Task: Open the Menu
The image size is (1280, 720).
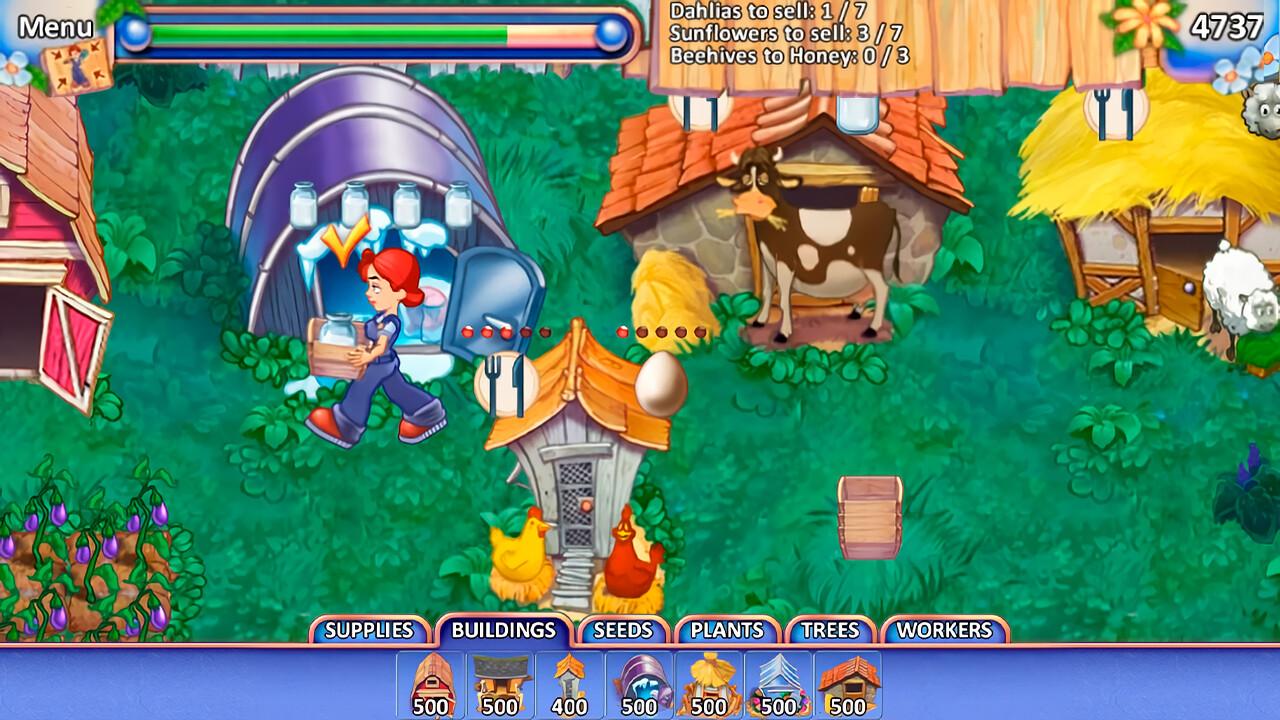Action: [x=56, y=27]
